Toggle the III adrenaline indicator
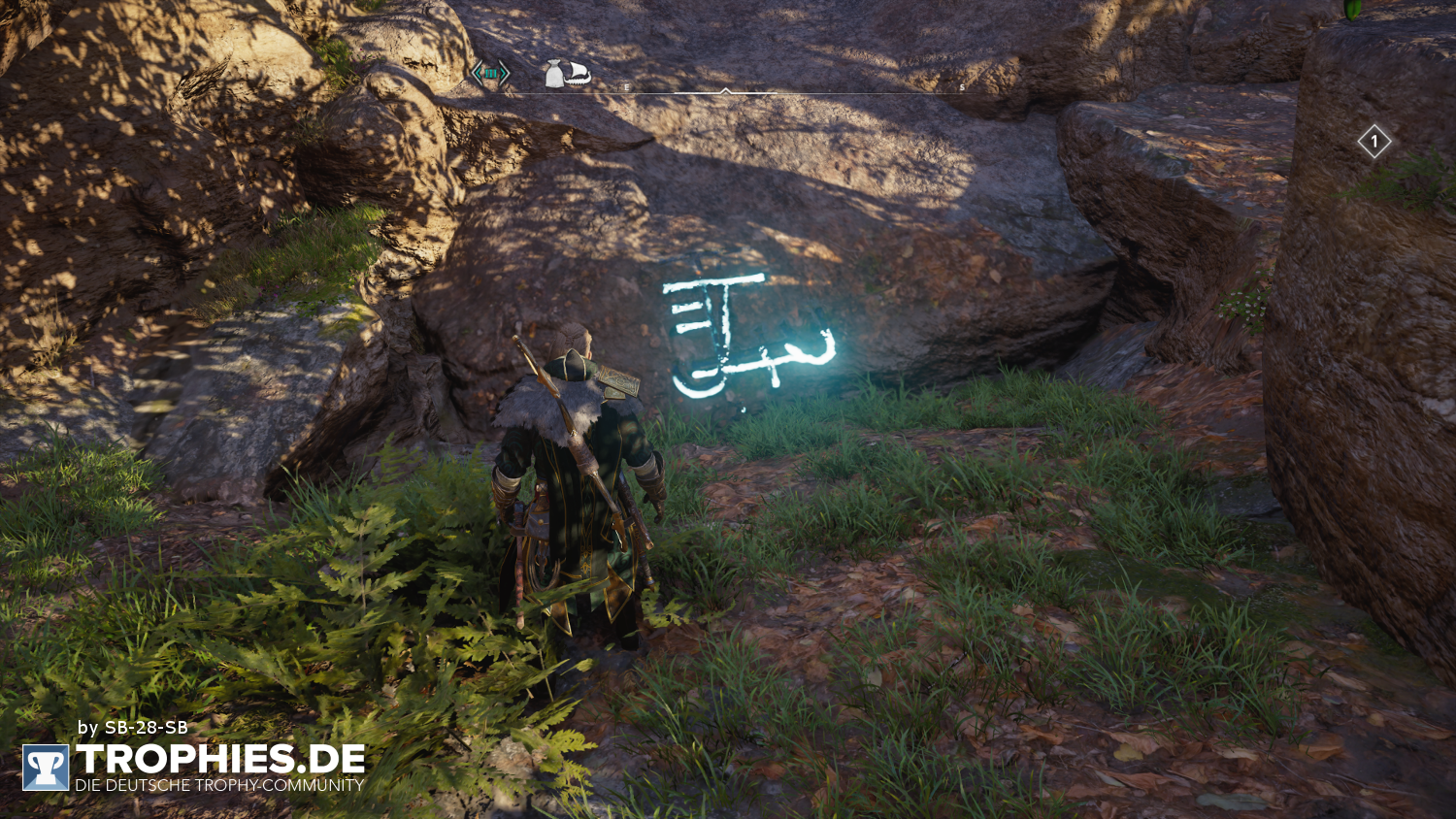 tap(492, 73)
